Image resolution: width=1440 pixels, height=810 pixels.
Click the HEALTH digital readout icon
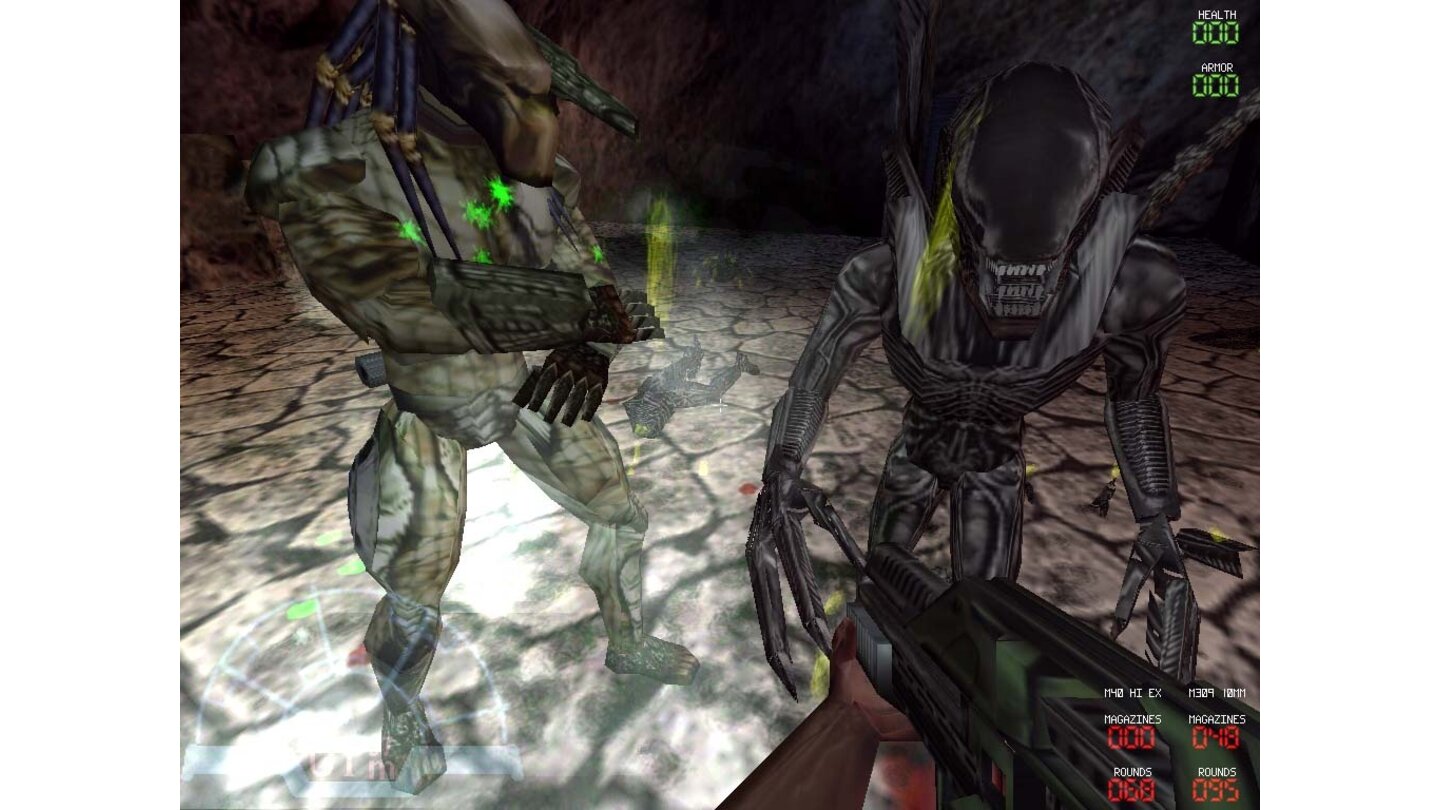tap(1215, 32)
